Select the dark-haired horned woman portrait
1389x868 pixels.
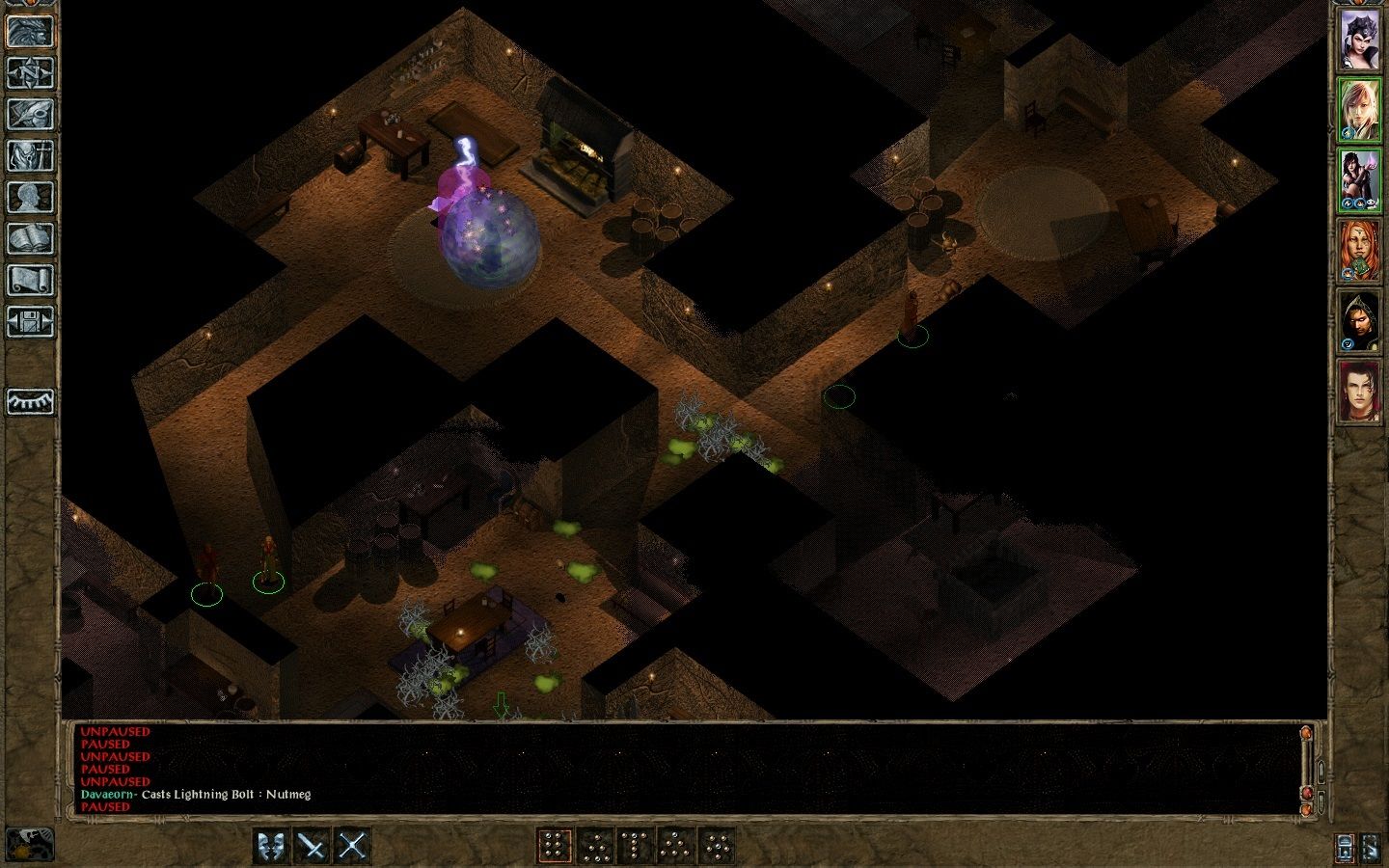1359,40
